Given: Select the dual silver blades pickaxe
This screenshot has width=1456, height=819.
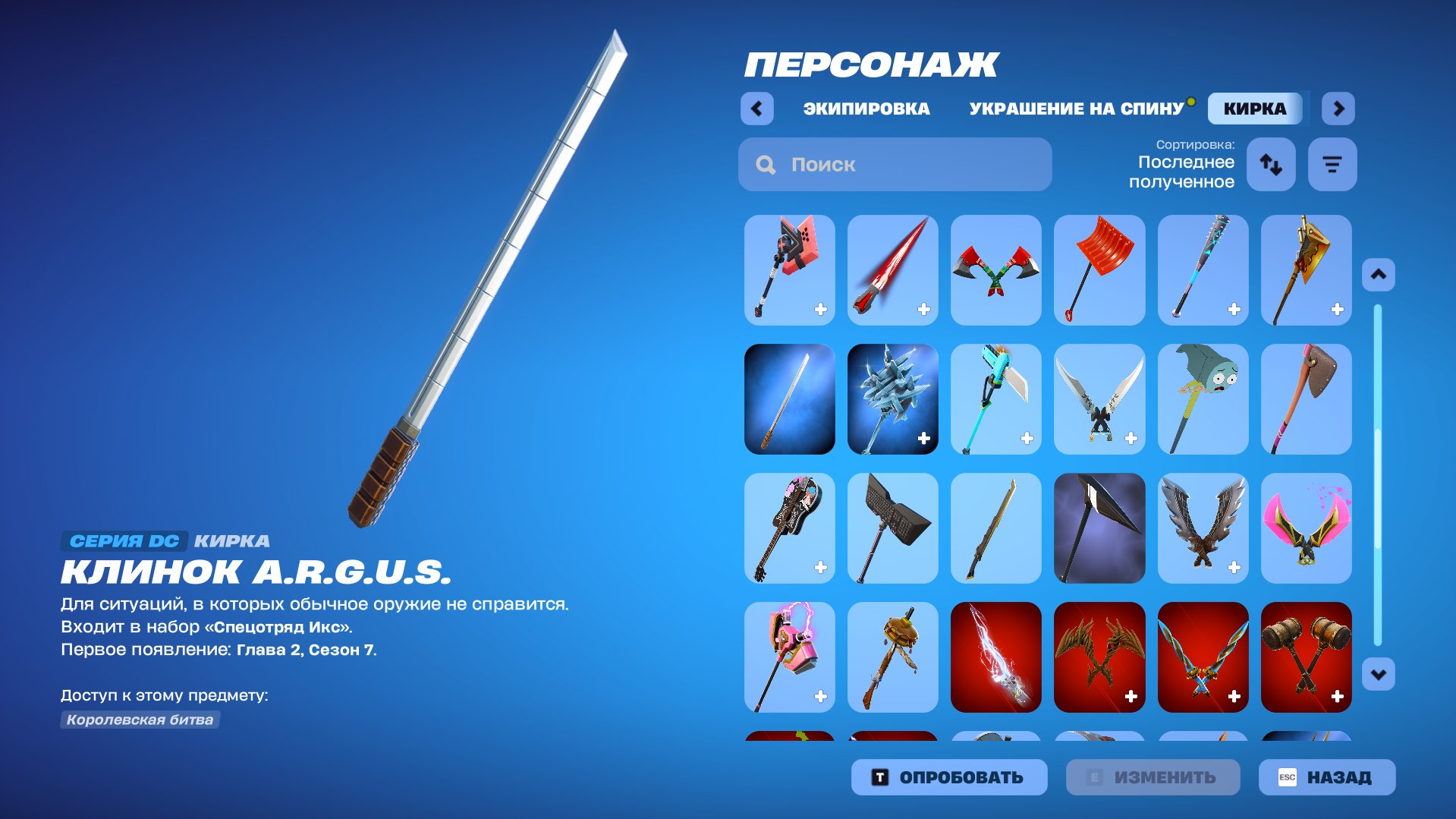Looking at the screenshot, I should [1099, 399].
